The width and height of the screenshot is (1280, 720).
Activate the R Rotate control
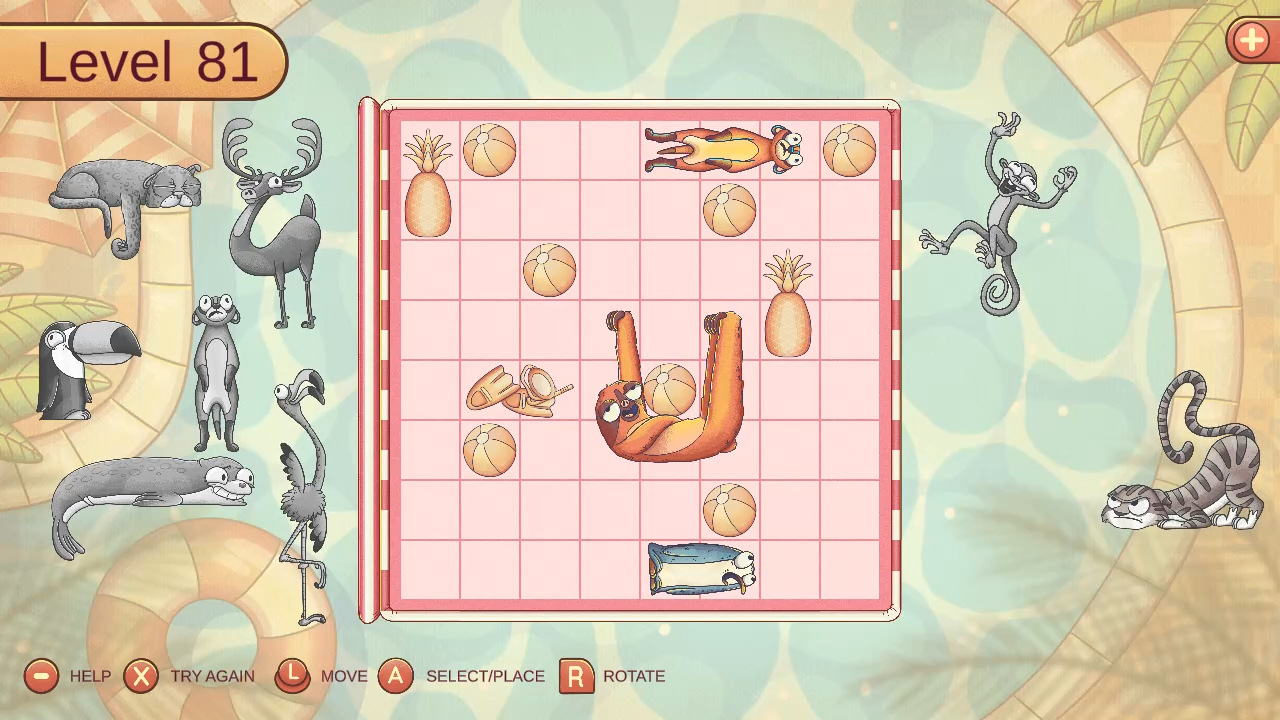point(573,676)
